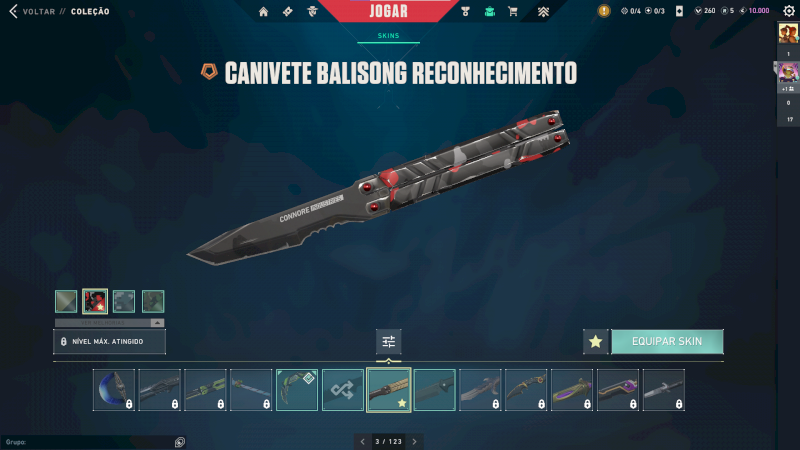The image size is (800, 450).
Task: Select the karambit skin thumbnail with the diamond badge
Action: (297, 390)
